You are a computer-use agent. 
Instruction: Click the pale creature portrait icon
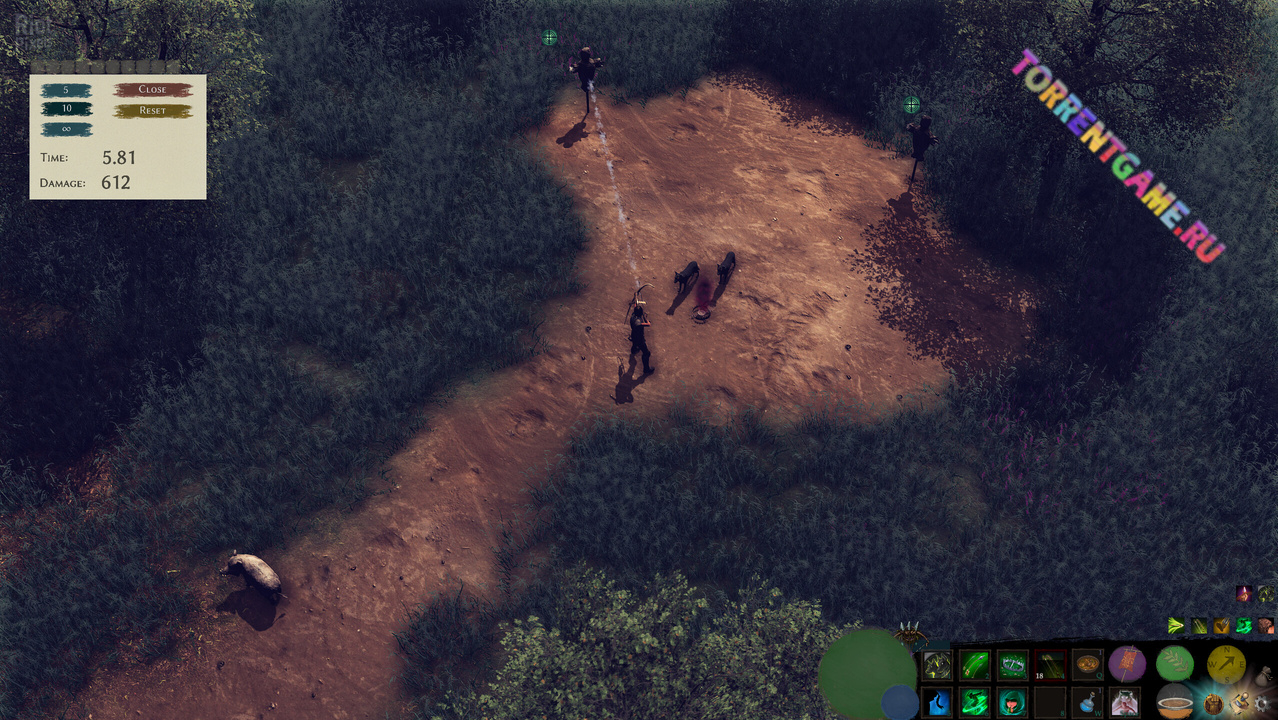(1125, 702)
